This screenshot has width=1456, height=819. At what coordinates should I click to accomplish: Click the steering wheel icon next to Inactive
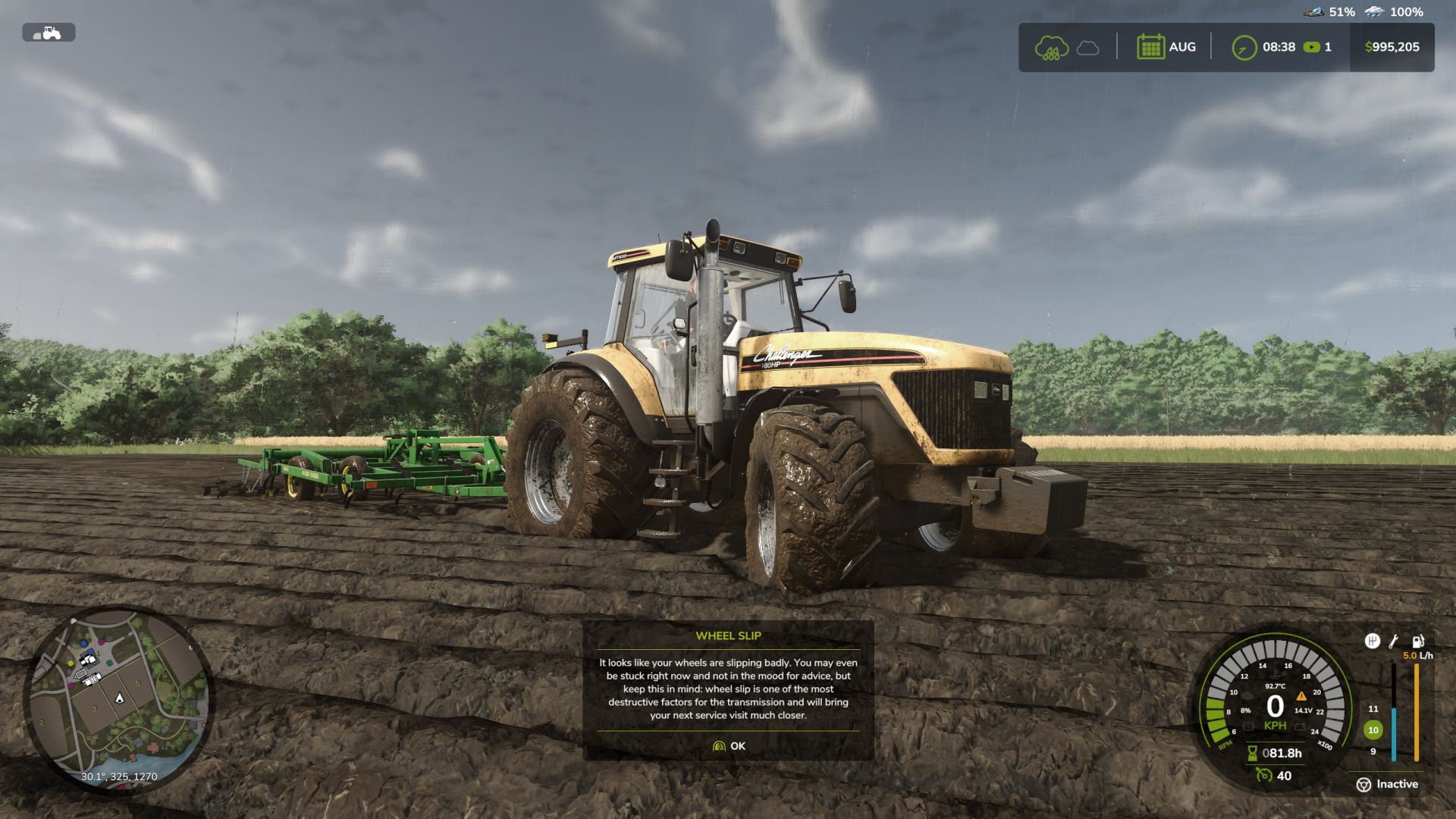tap(1363, 785)
